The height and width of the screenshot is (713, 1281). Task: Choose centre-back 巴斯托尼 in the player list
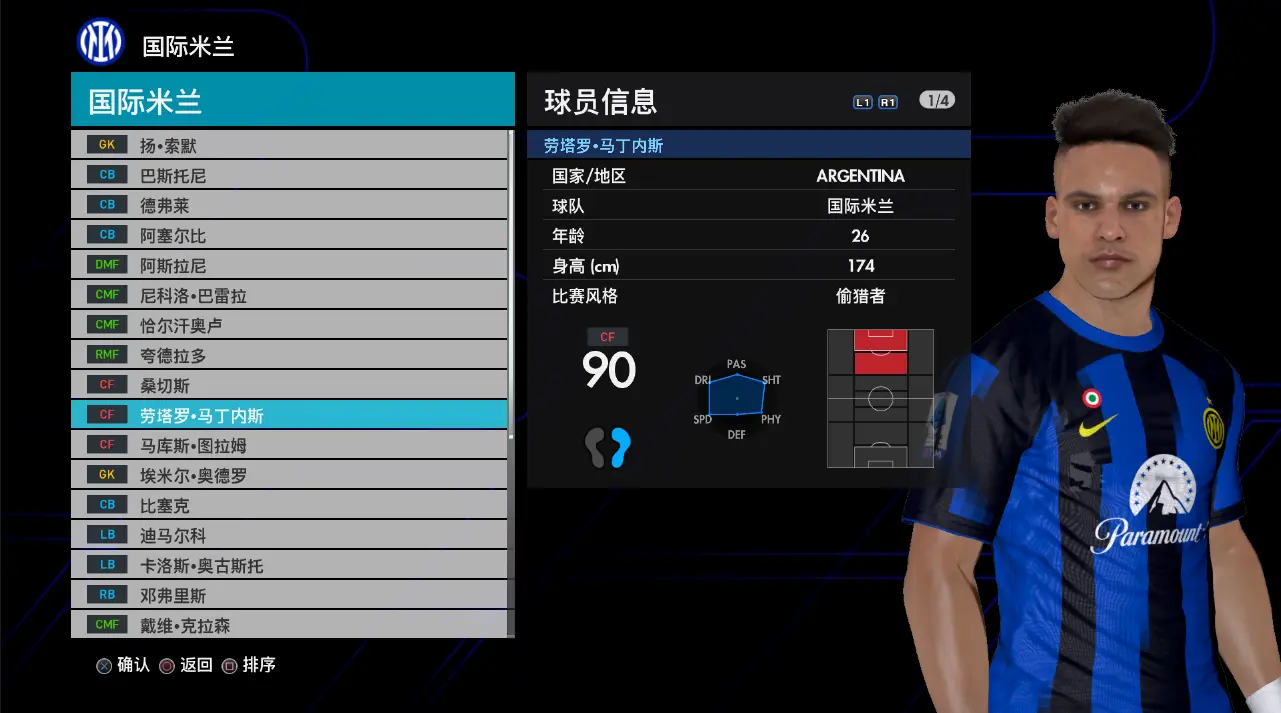289,175
